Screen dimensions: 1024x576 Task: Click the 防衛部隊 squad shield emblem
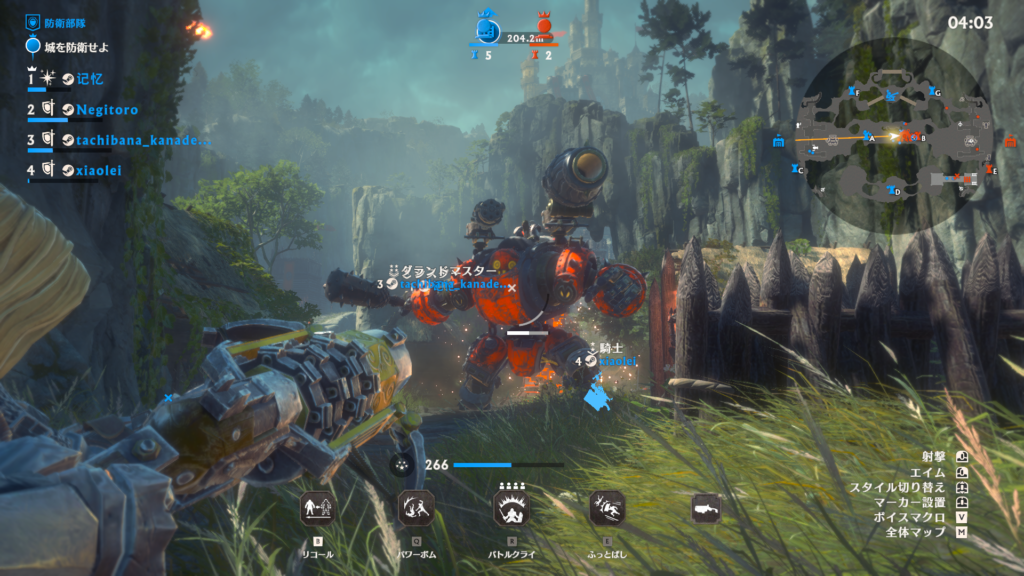pos(33,21)
